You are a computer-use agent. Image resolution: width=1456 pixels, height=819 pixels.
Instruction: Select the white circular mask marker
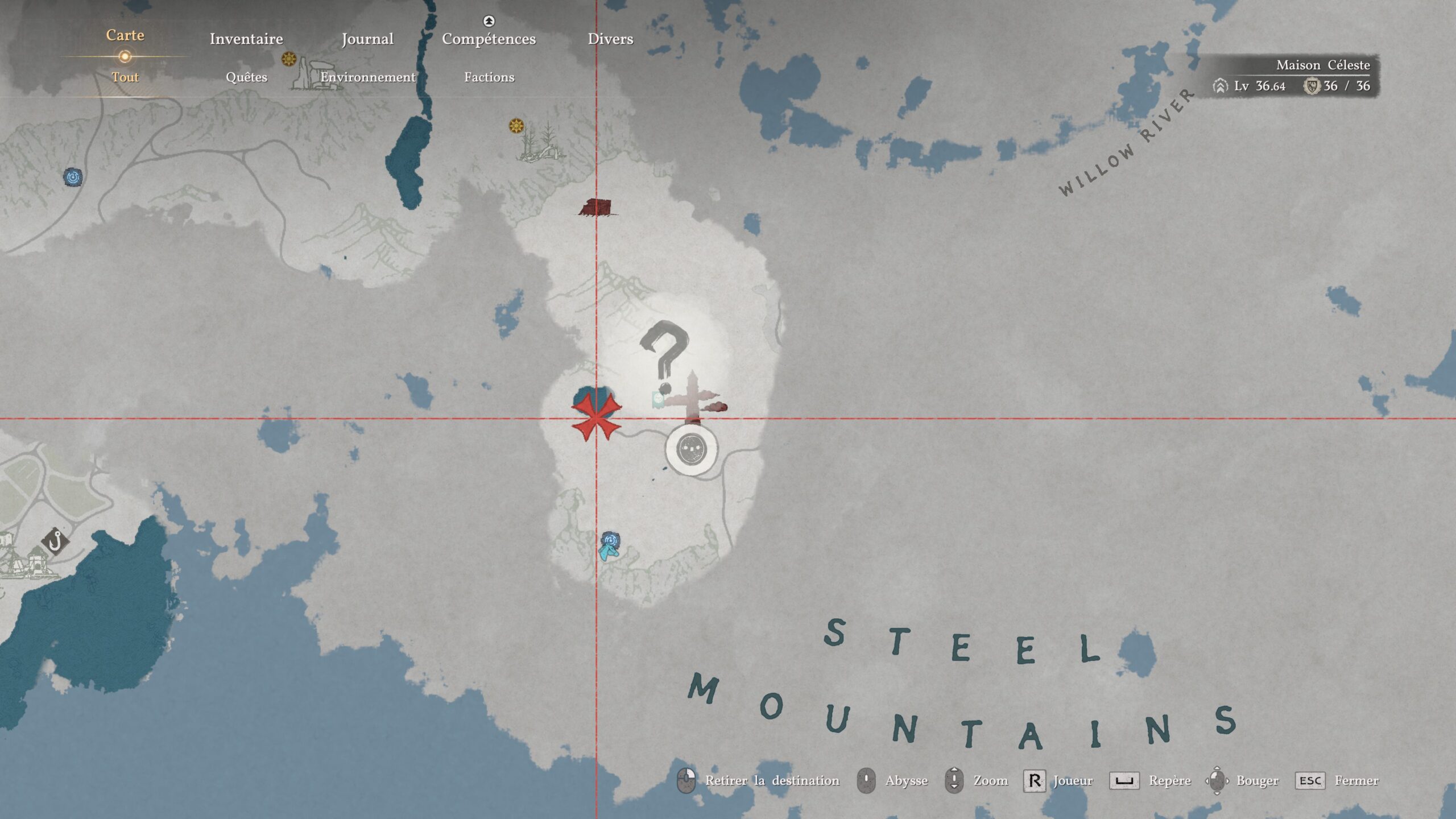(x=692, y=449)
